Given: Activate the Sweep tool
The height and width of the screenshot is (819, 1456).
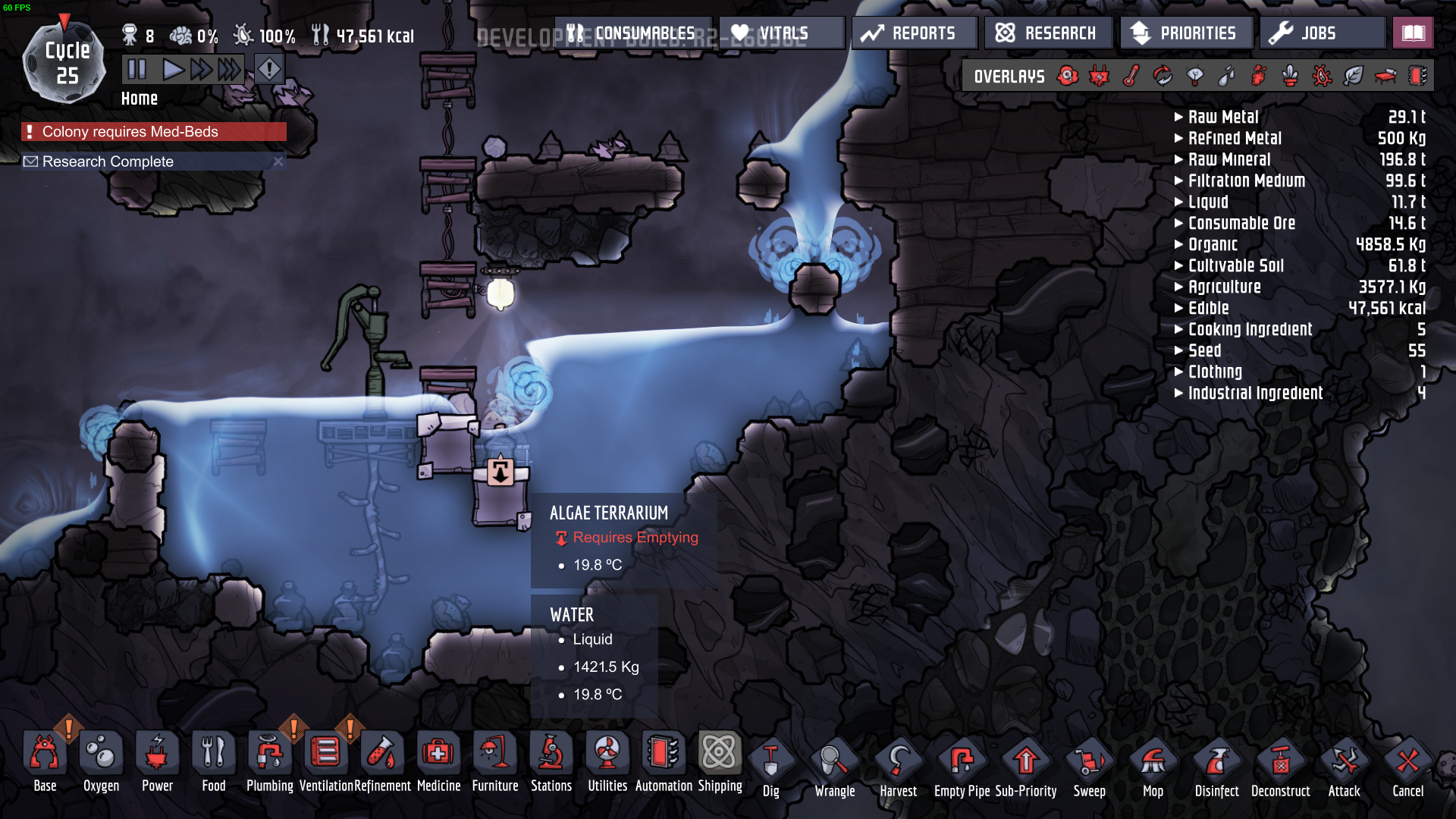Looking at the screenshot, I should [x=1089, y=767].
